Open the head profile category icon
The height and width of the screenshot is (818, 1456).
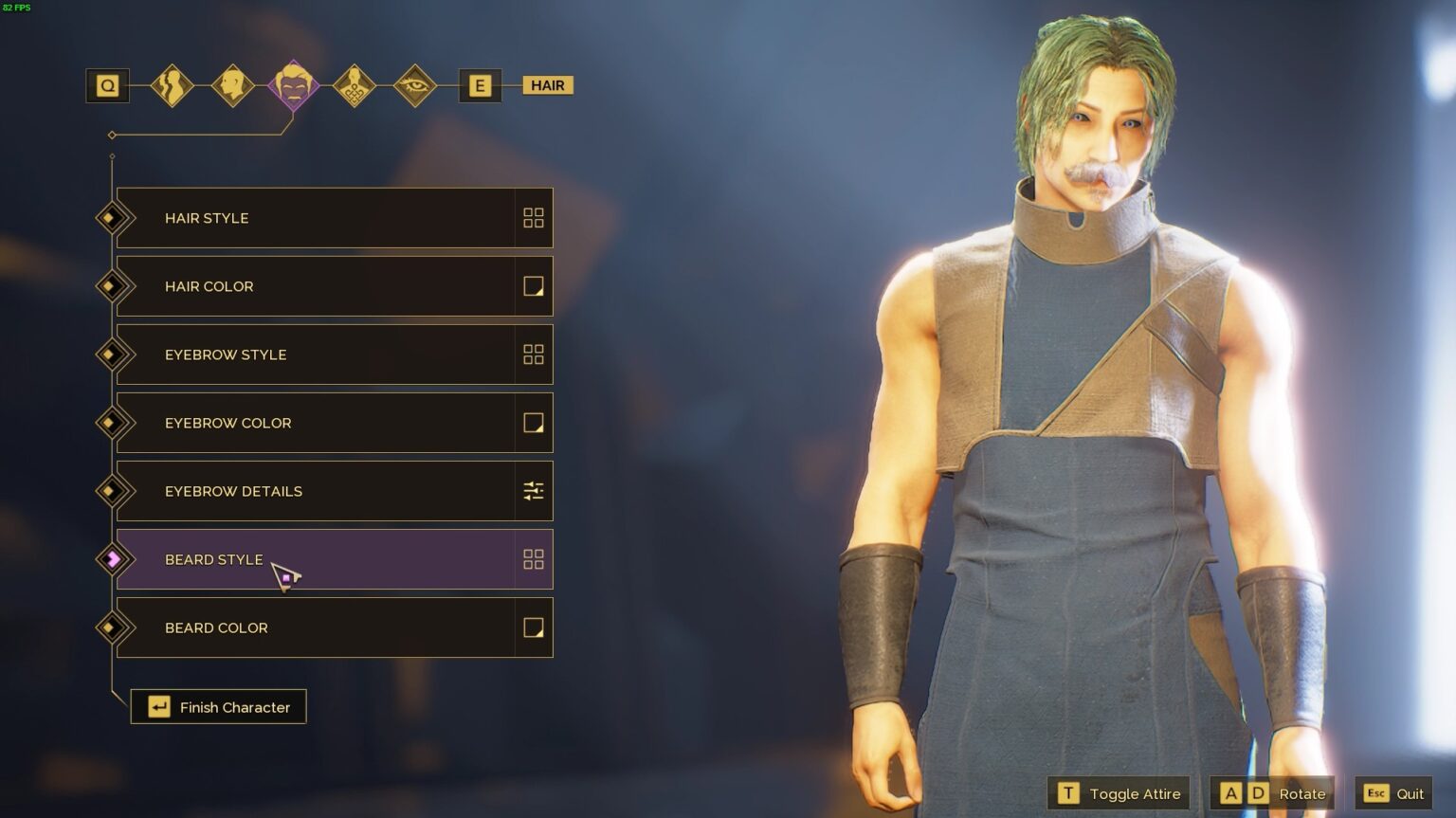(x=234, y=85)
